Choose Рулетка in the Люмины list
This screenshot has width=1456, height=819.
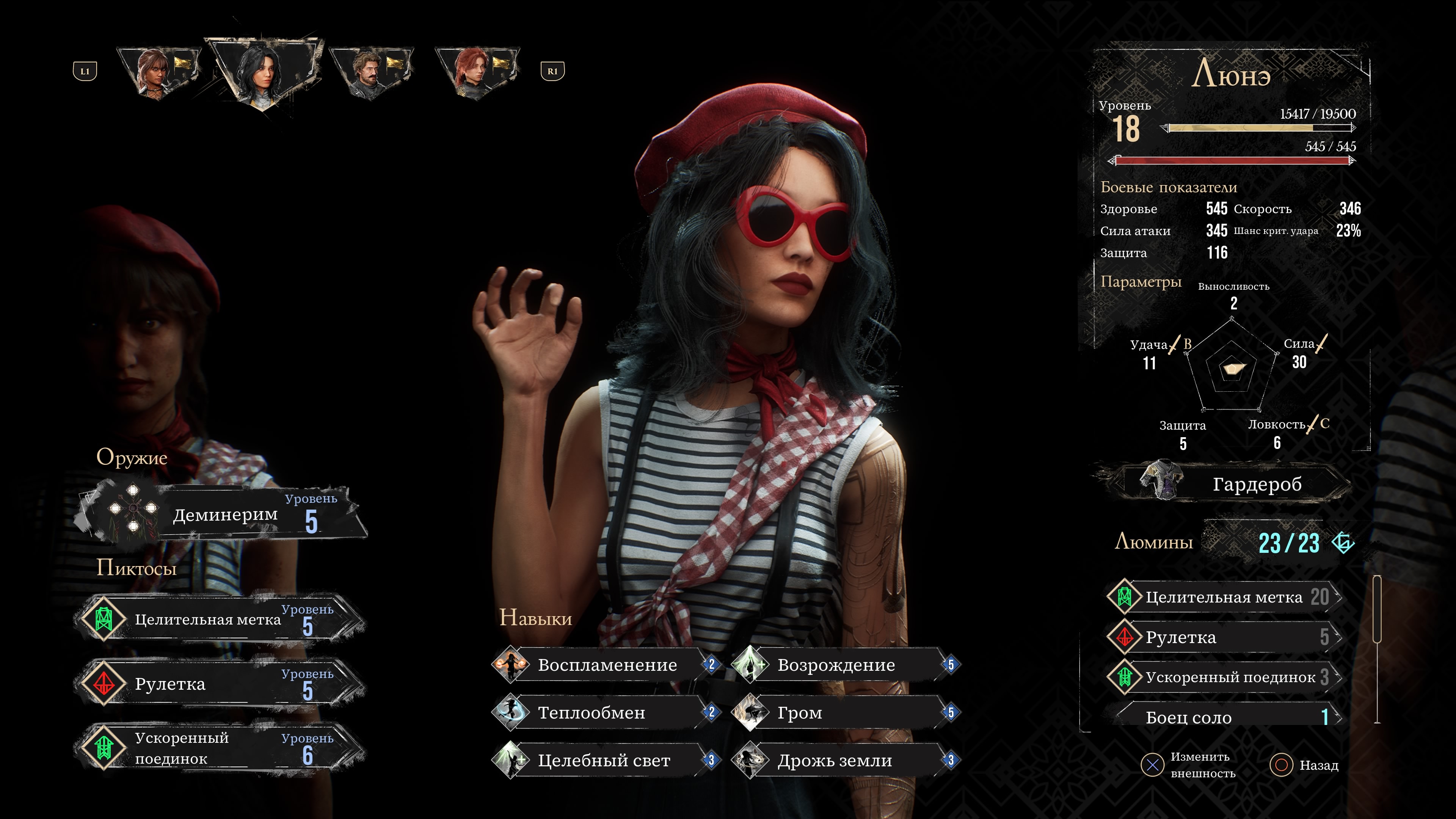click(x=1224, y=637)
